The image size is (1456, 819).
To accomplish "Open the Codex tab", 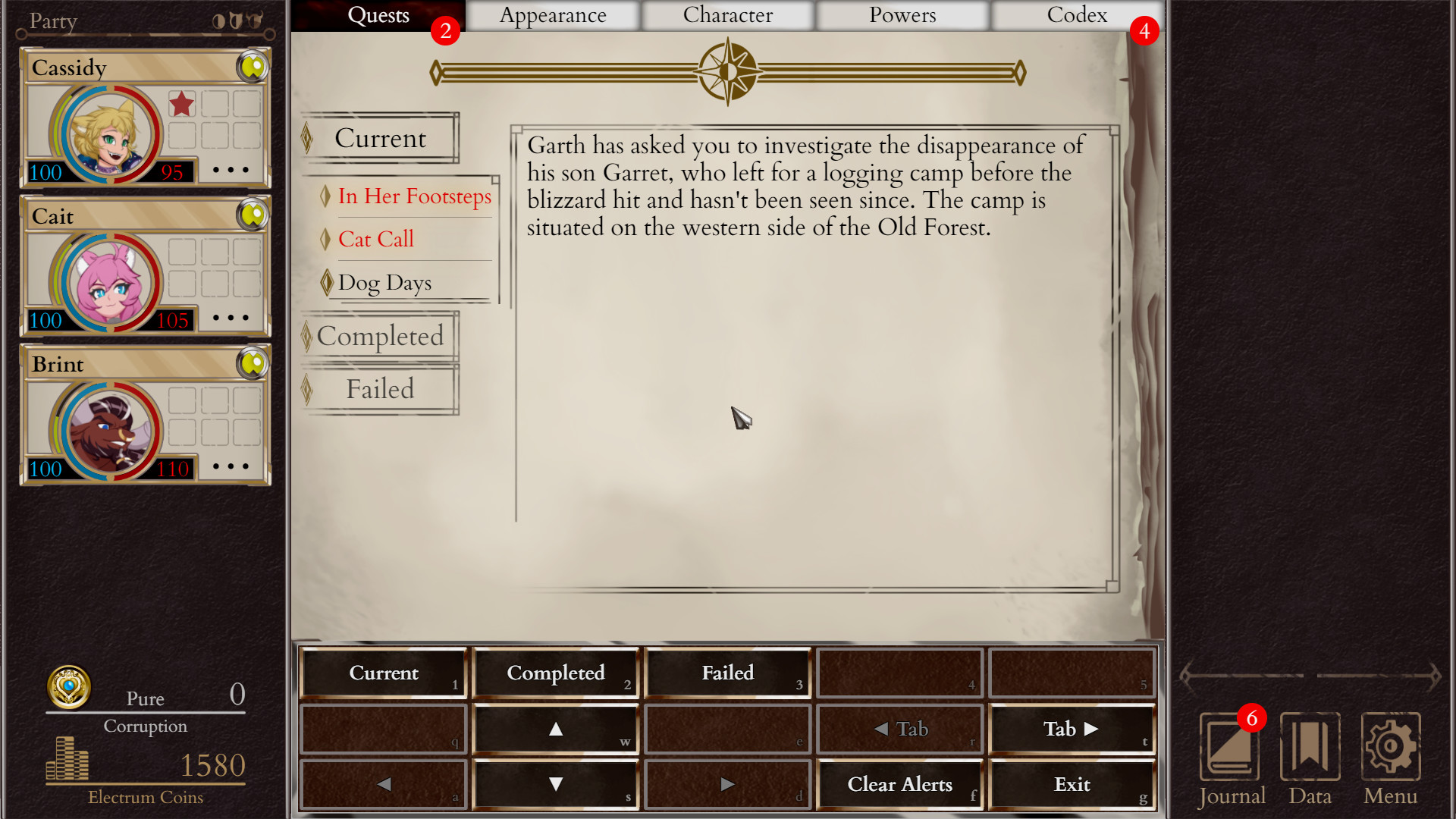I will coord(1076,15).
